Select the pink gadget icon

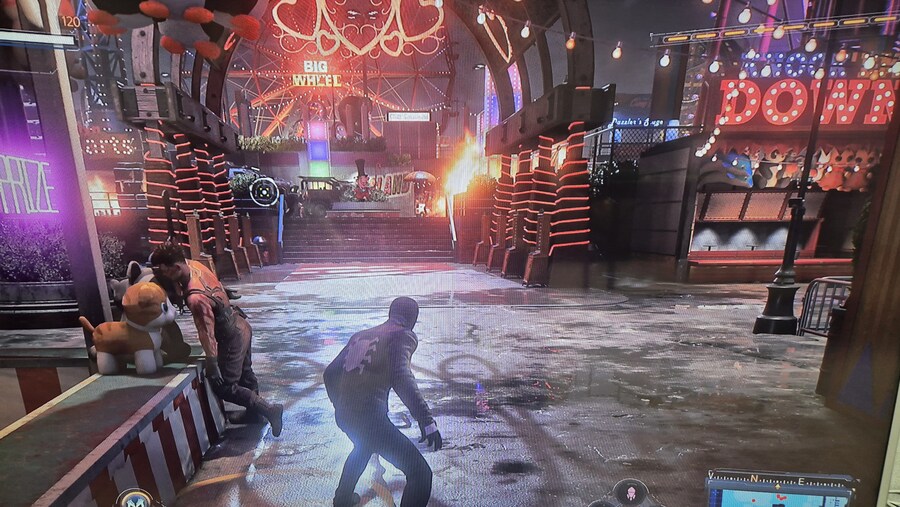[631, 492]
